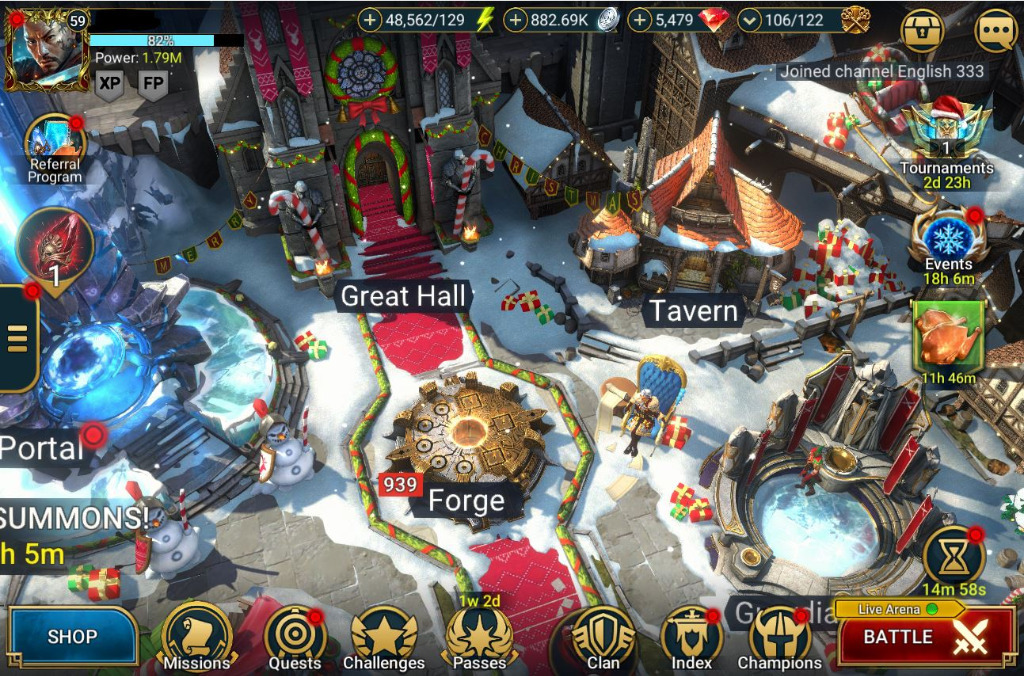Open the Tournaments panel
This screenshot has width=1024, height=676.
point(945,130)
